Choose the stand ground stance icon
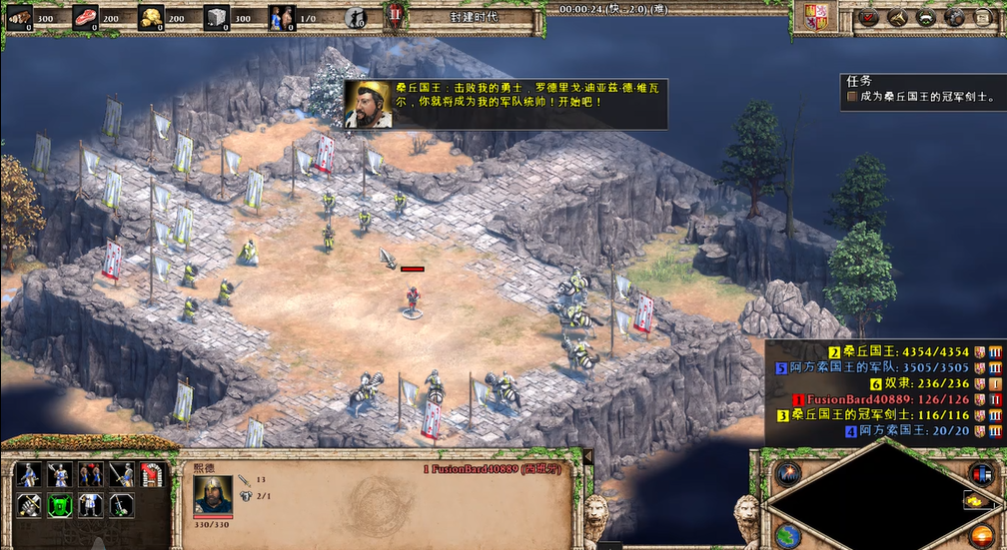This screenshot has width=1007, height=550. (x=91, y=505)
